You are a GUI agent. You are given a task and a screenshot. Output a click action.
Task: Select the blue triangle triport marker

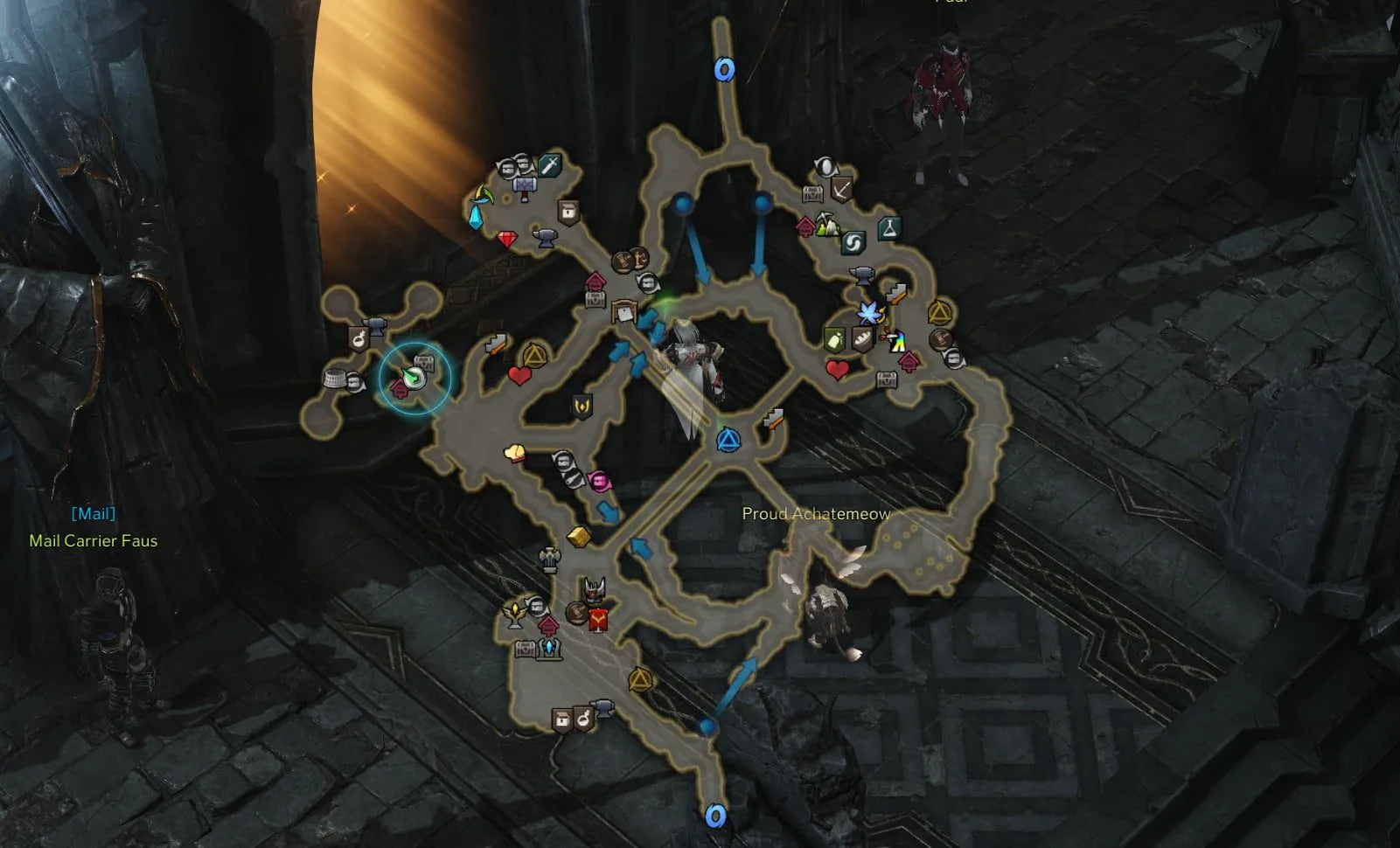[728, 441]
